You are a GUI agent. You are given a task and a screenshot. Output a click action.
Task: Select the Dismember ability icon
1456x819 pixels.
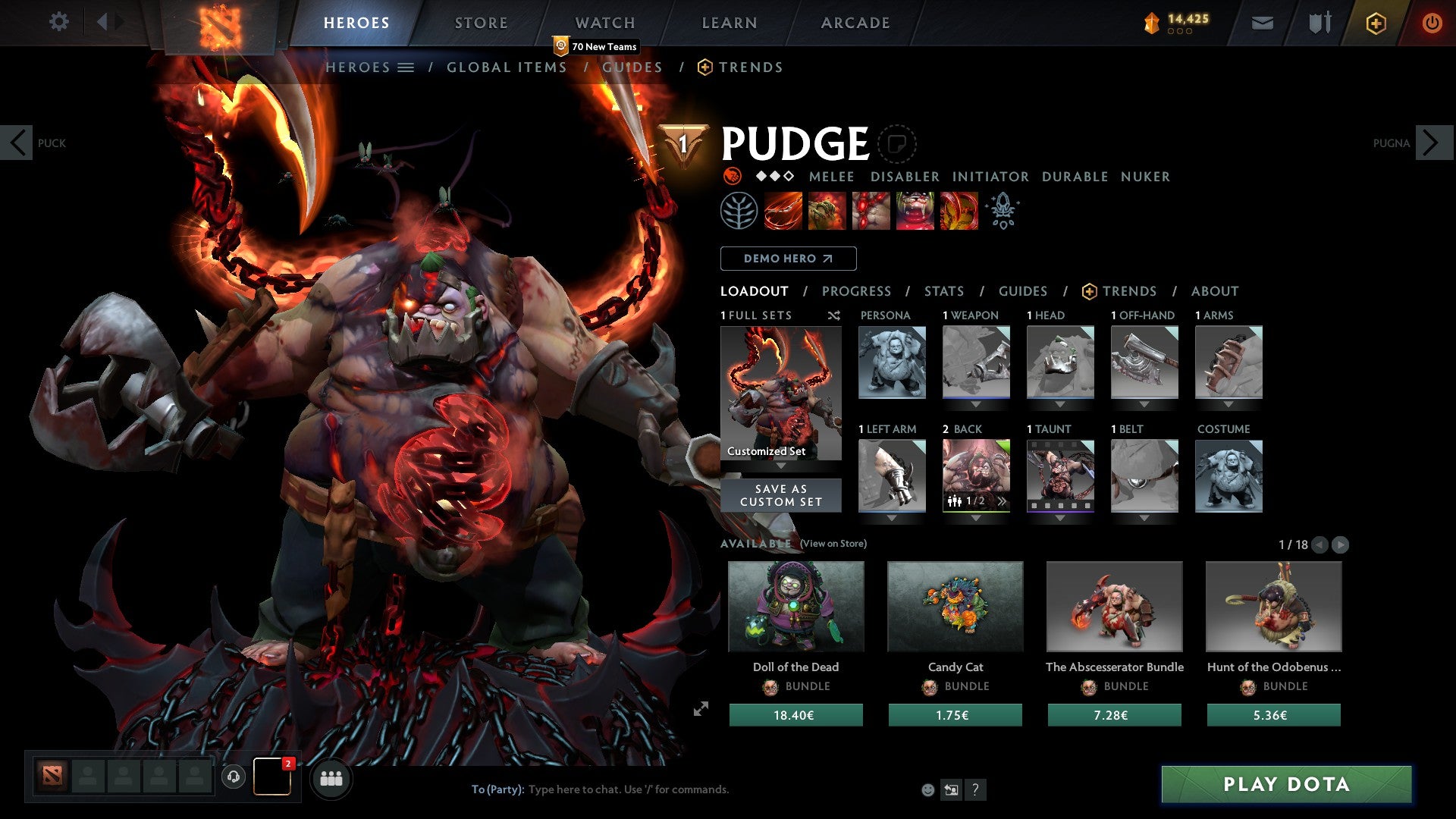(x=915, y=211)
